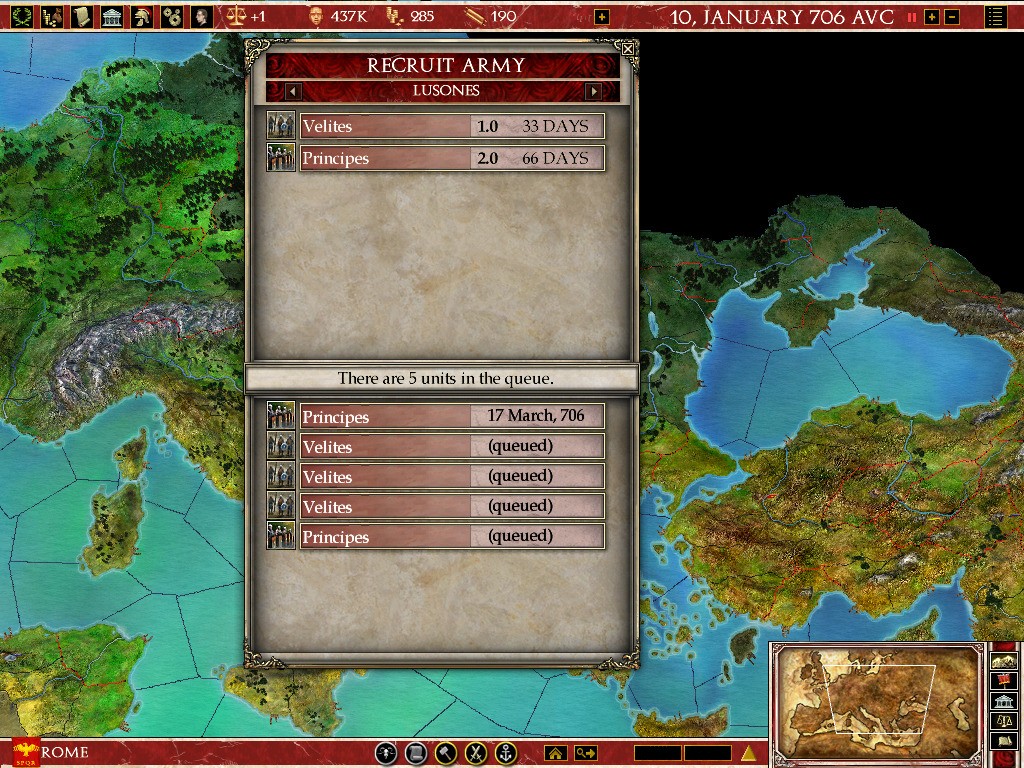Decrease game speed with the minus button
1024x768 pixels.
pyautogui.click(x=952, y=17)
